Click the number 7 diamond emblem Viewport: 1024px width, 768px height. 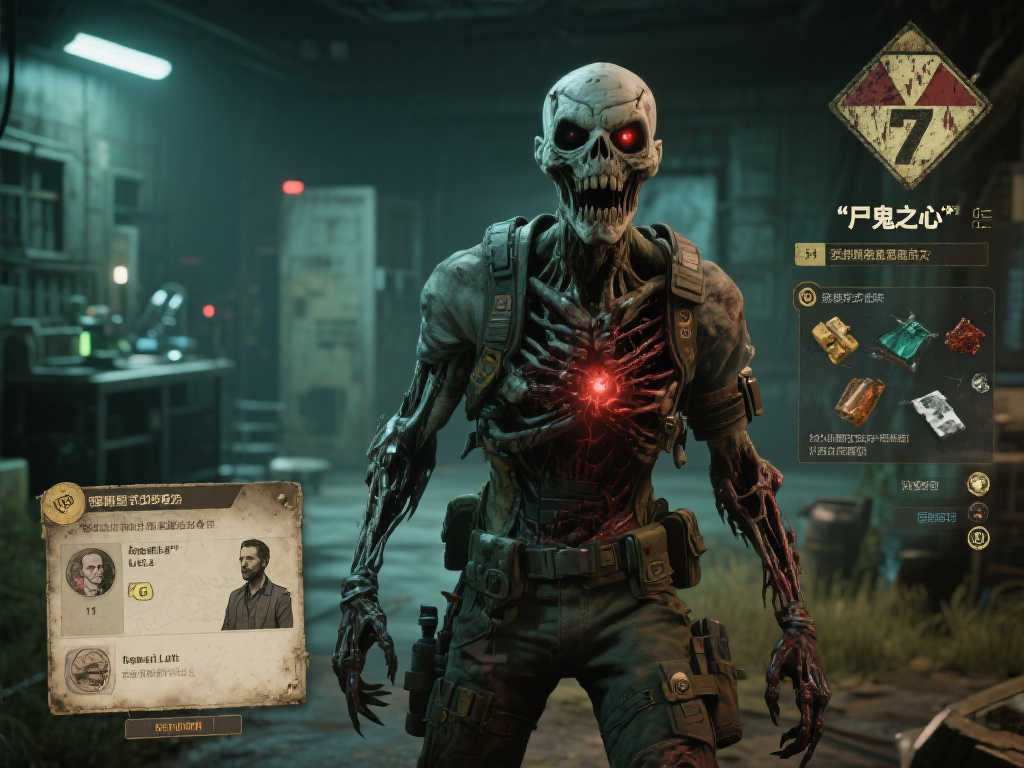point(909,107)
